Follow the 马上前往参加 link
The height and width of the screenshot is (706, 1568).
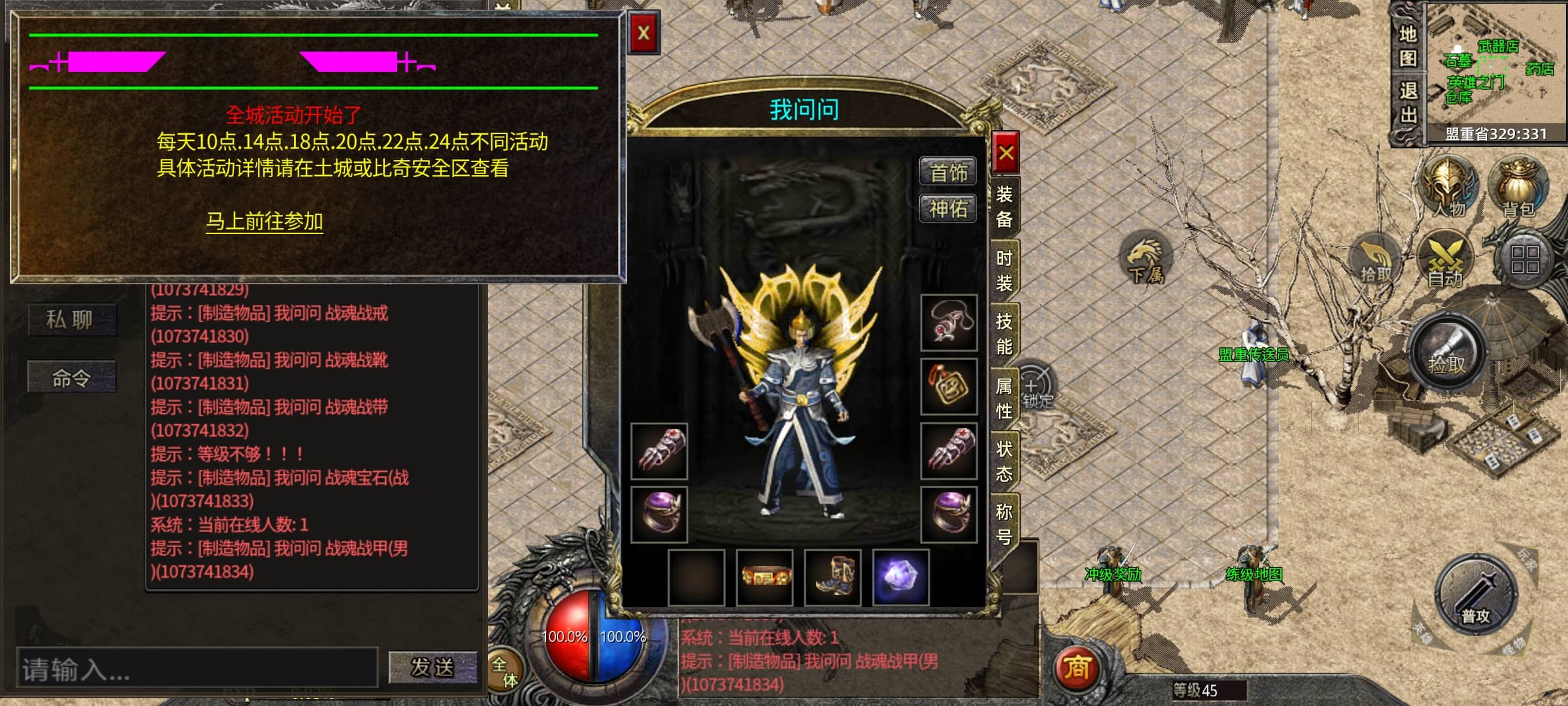click(265, 222)
